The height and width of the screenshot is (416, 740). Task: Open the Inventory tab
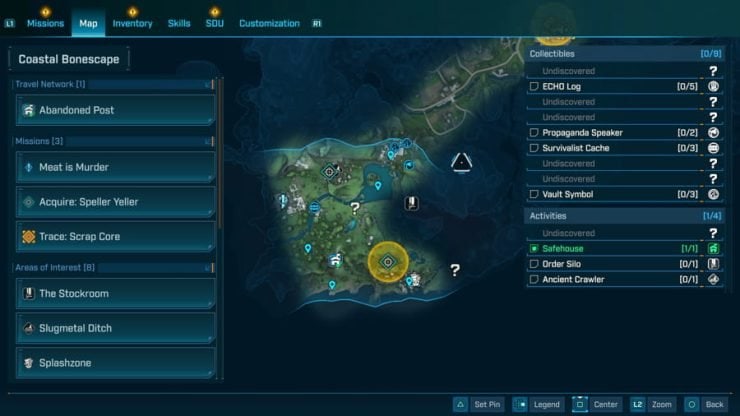[132, 23]
